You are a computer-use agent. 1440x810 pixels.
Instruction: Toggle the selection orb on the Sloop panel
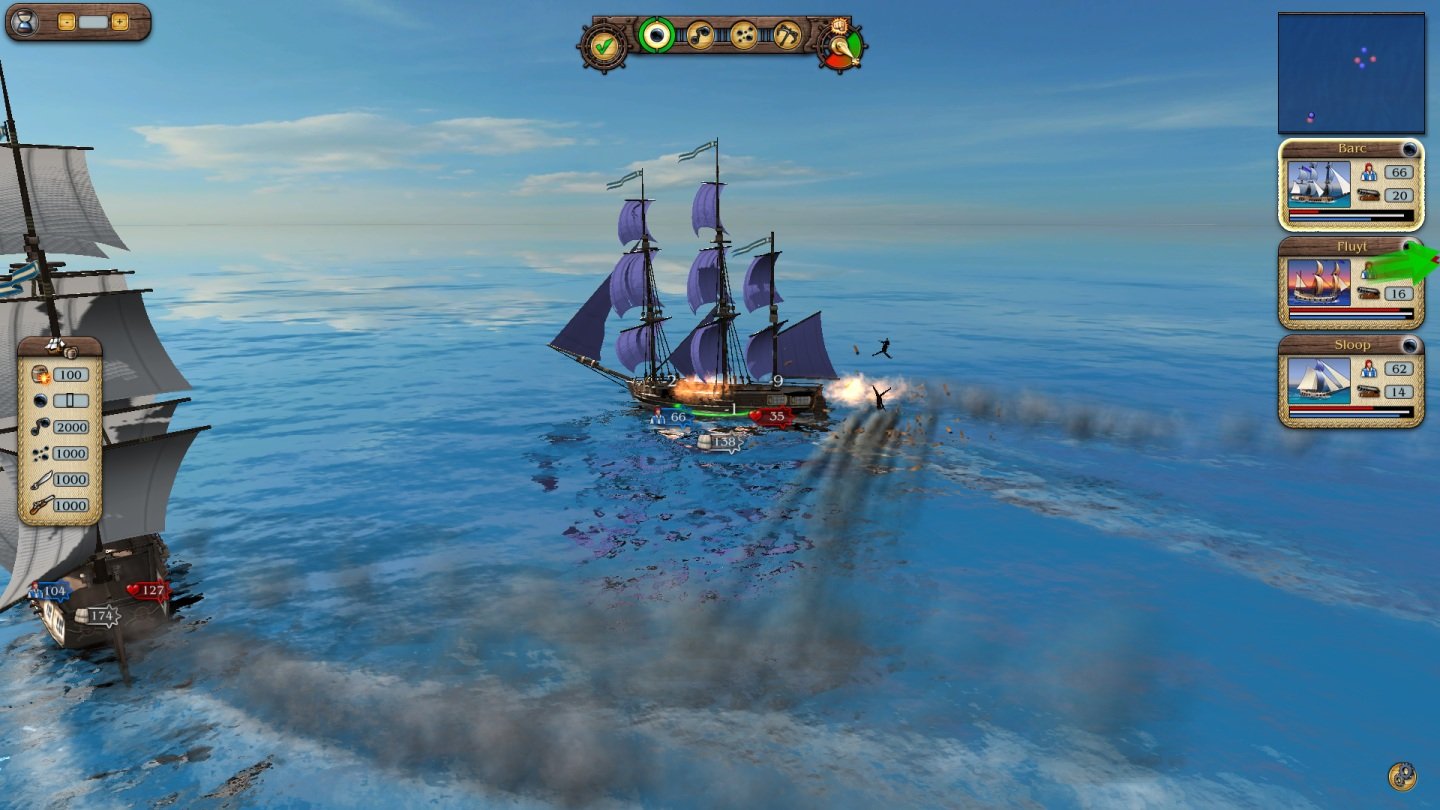(x=1409, y=344)
